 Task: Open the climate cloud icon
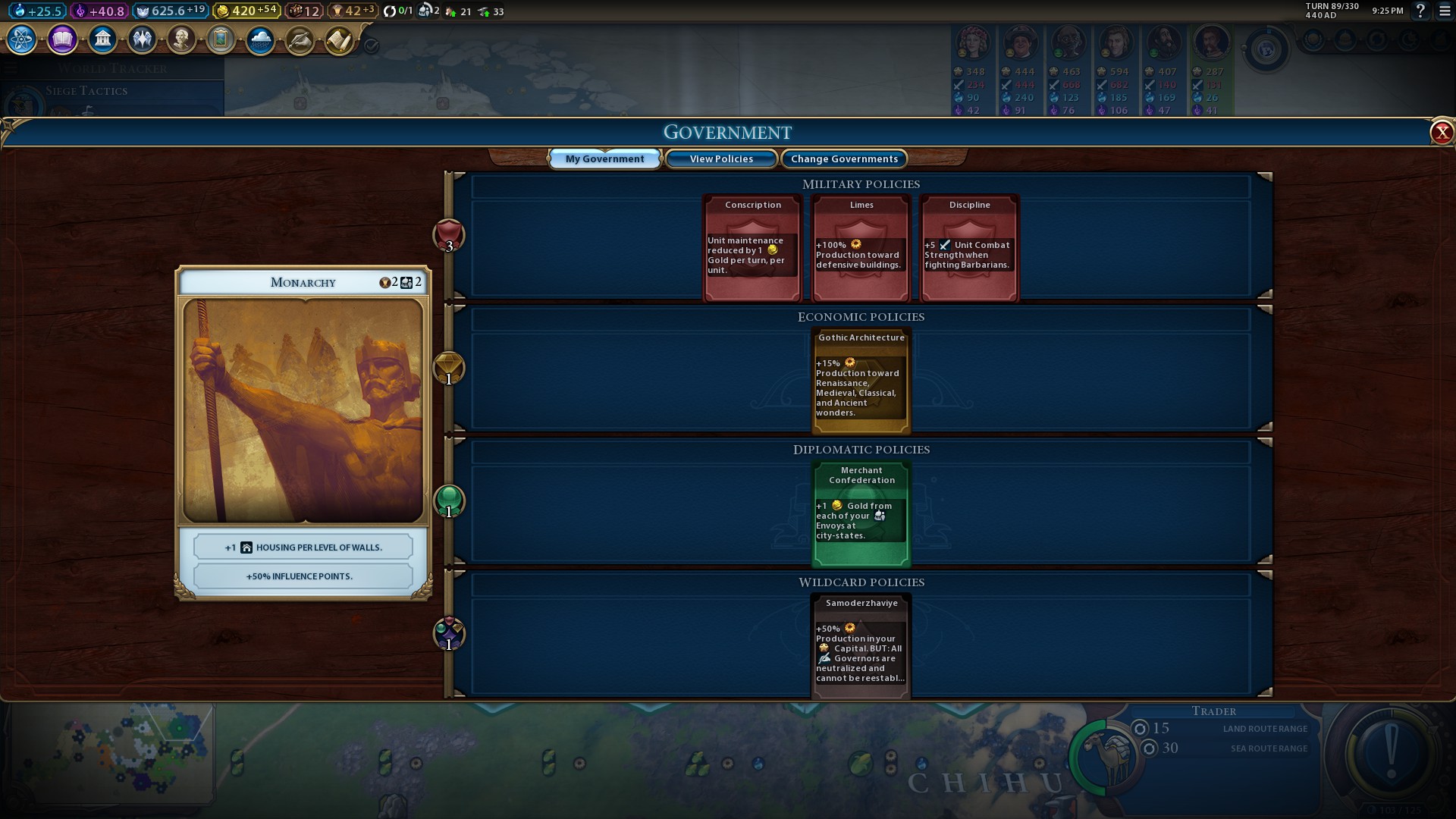[x=260, y=39]
